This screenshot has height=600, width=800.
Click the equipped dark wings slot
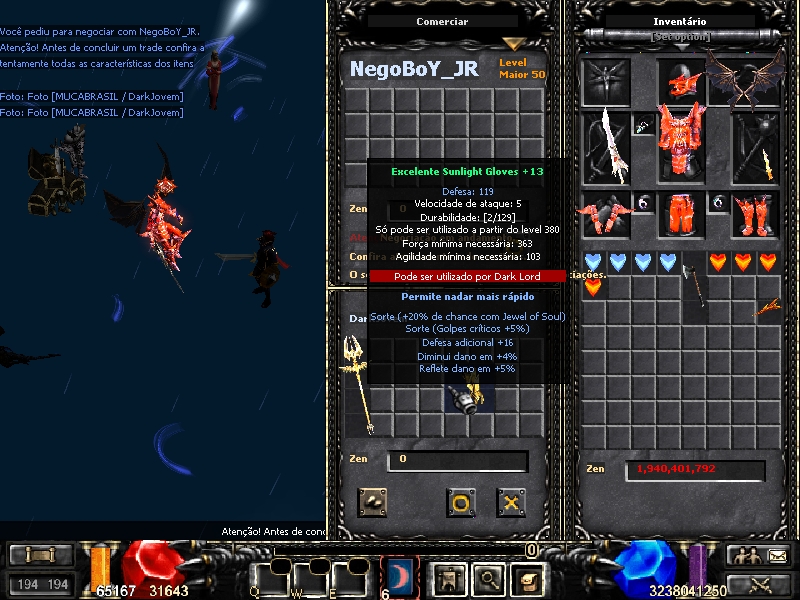[x=746, y=78]
